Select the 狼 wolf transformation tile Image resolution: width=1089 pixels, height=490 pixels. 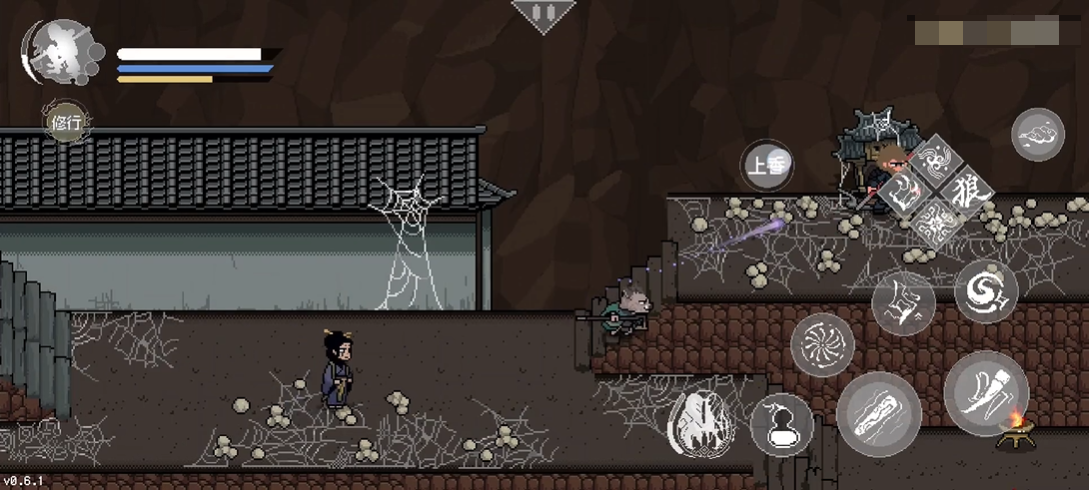964,187
